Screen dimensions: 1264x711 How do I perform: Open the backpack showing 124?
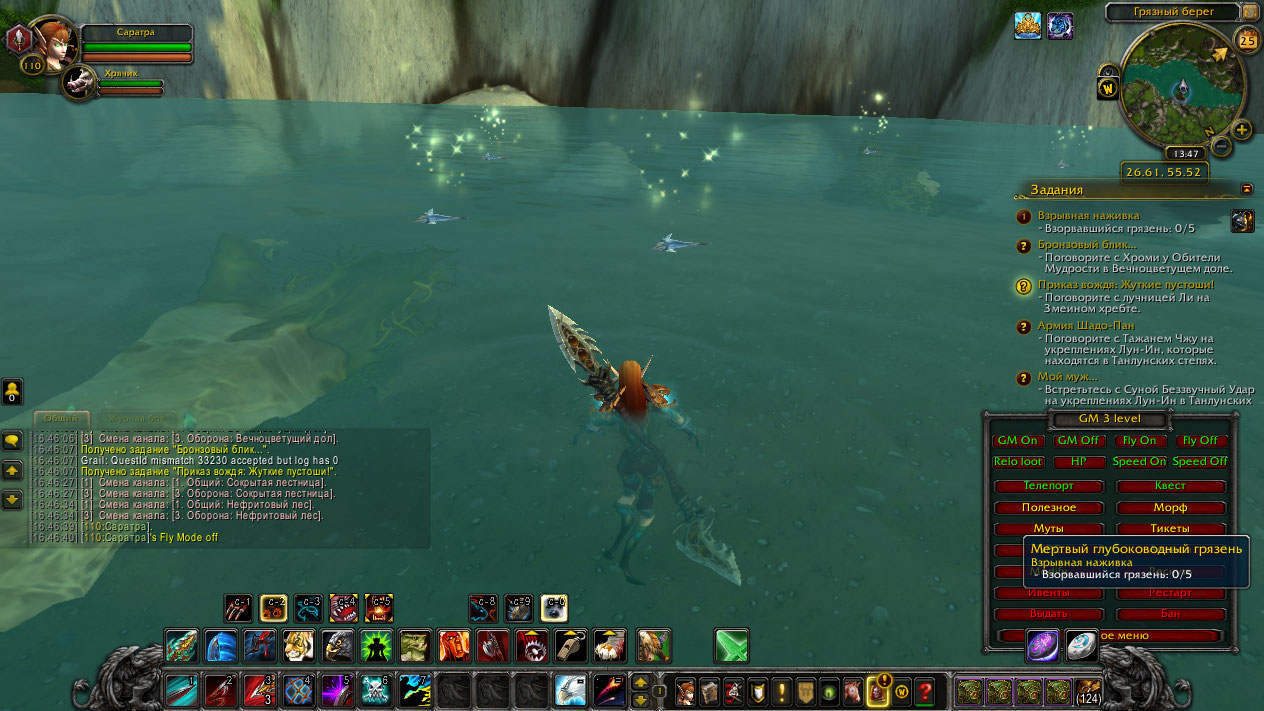[1088, 691]
